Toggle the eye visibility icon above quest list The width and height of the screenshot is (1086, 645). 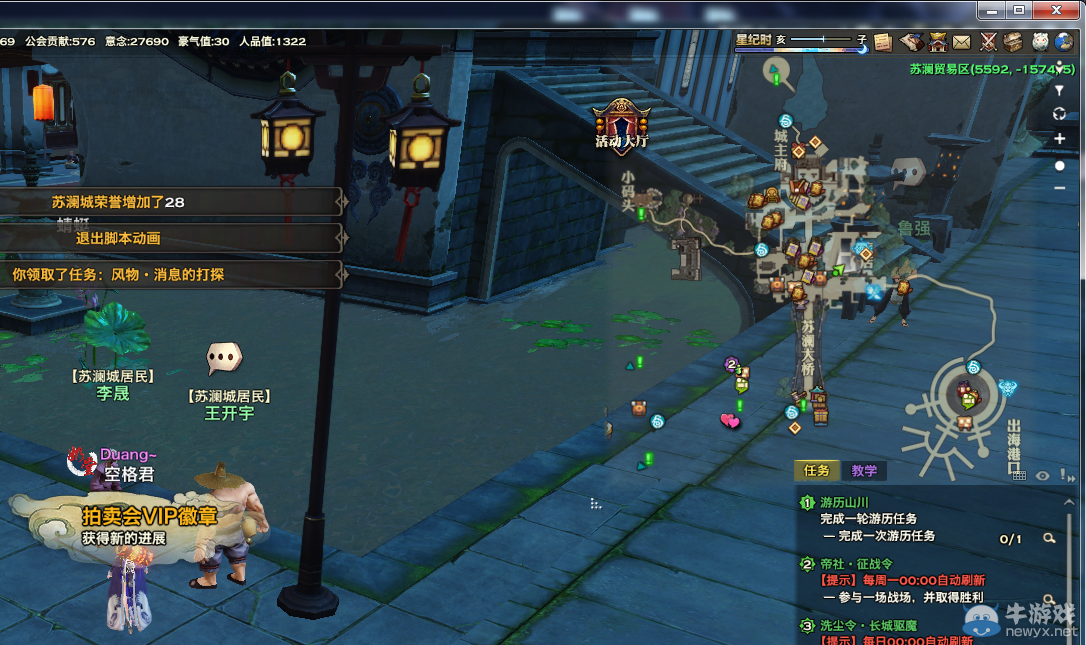coord(1043,476)
